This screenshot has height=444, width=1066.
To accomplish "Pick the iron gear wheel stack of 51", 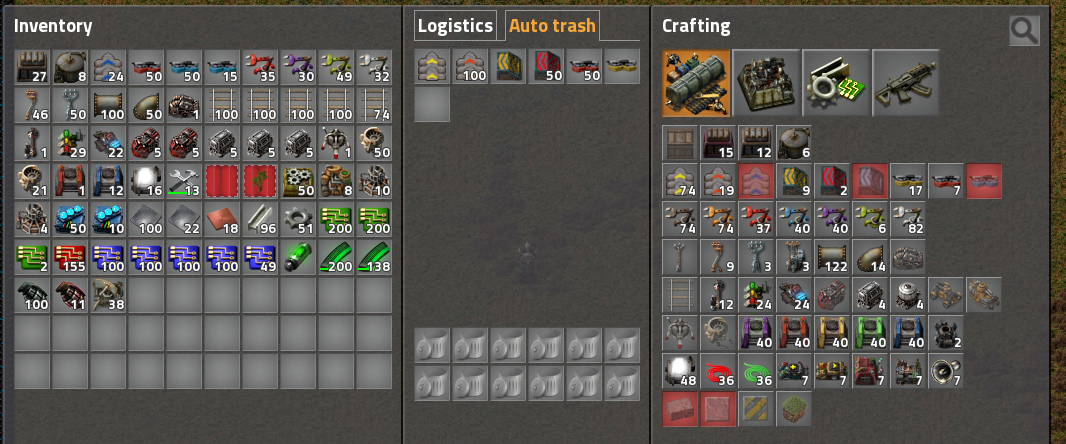I will click(x=299, y=219).
